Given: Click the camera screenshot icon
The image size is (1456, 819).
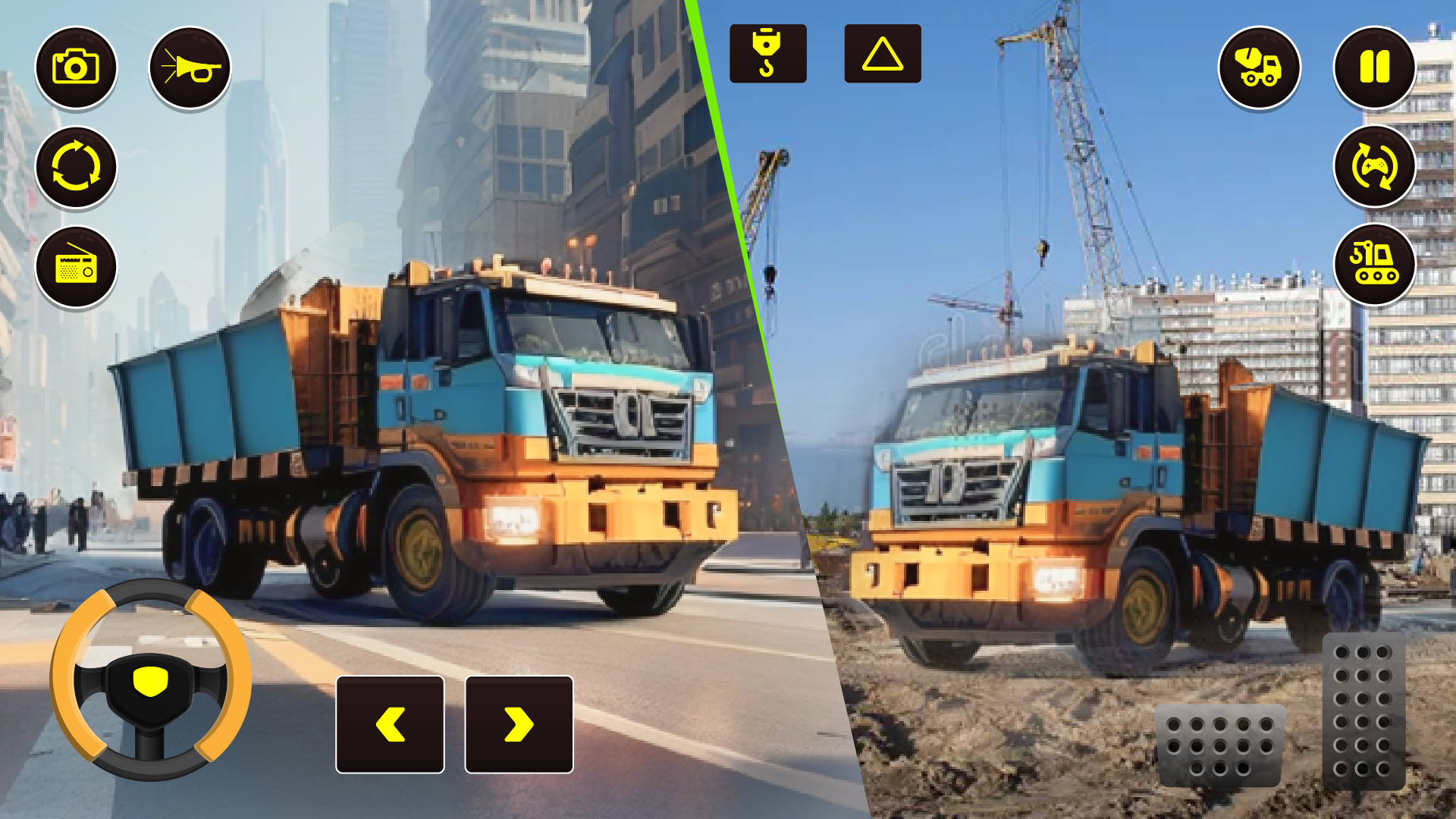Looking at the screenshot, I should point(76,67).
